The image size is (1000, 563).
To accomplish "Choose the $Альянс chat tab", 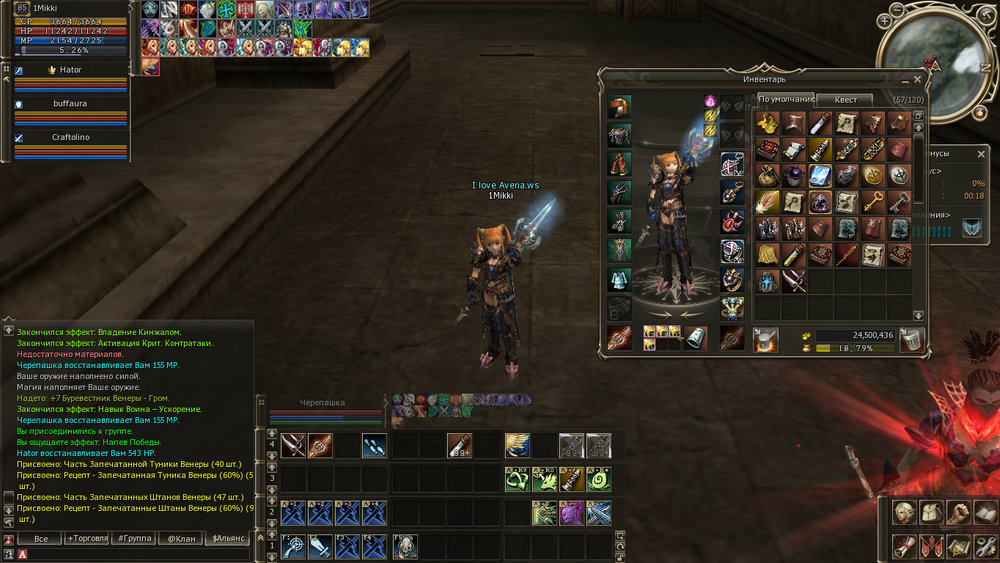I will pyautogui.click(x=229, y=539).
